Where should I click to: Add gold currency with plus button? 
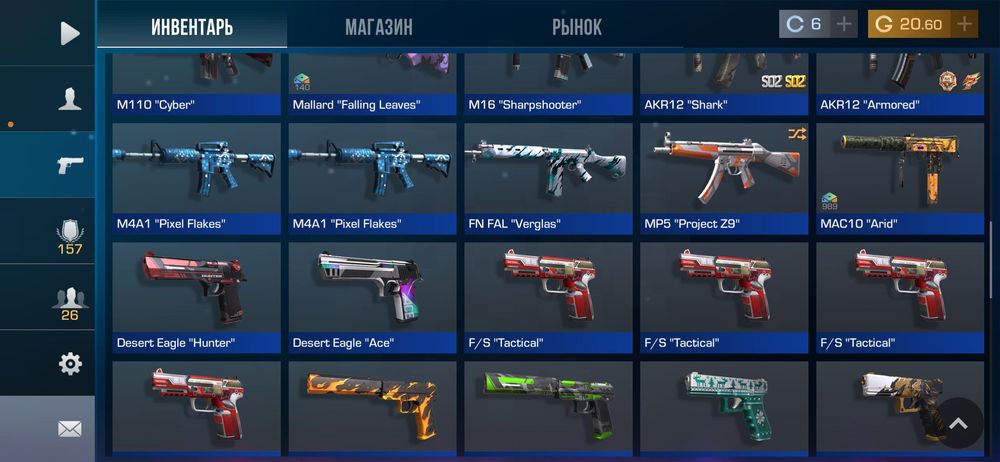pos(964,24)
